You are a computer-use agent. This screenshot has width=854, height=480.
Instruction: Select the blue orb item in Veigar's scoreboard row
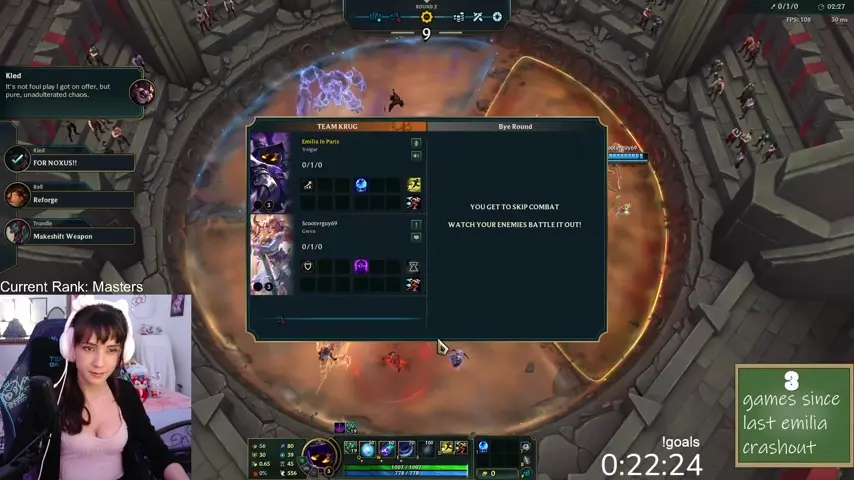pos(361,185)
